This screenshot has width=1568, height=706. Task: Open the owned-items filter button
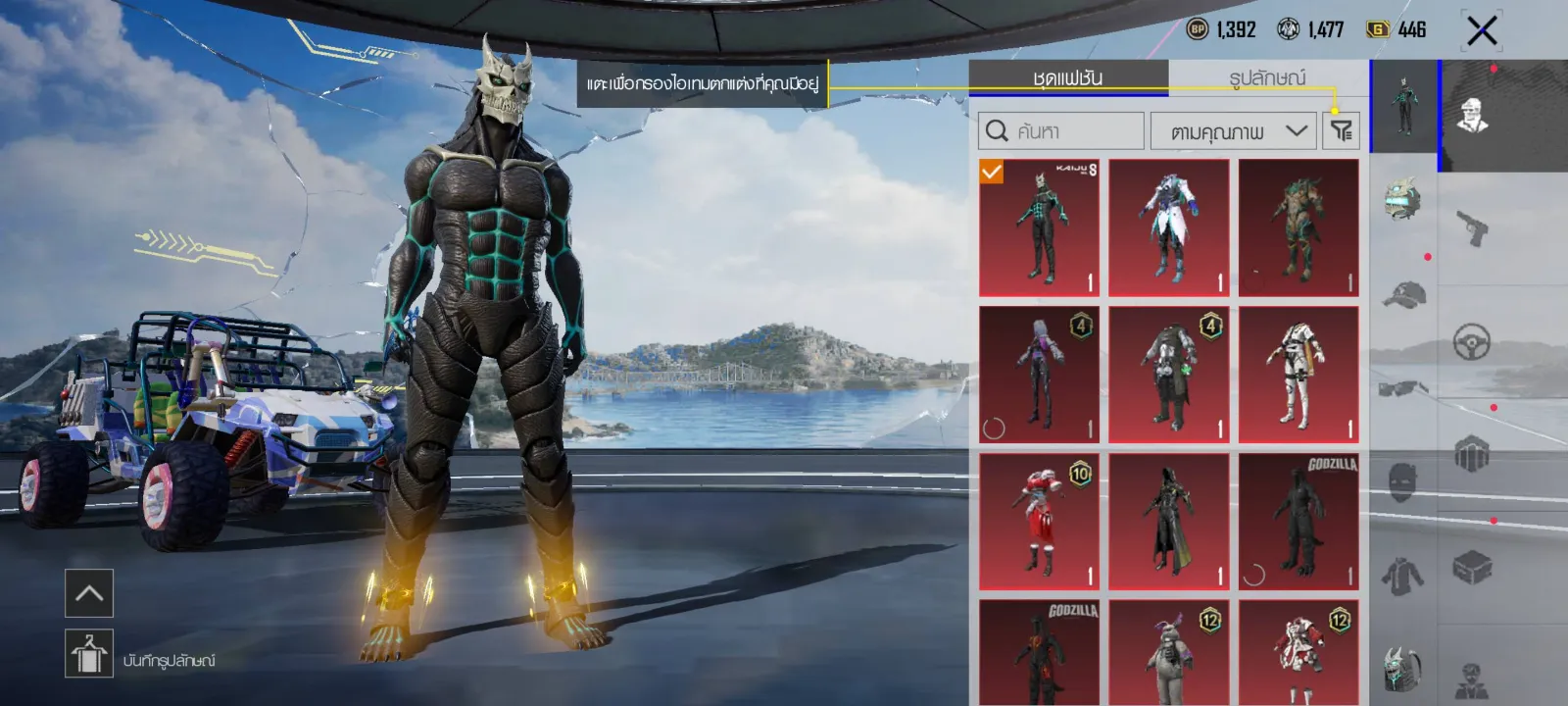point(1341,131)
